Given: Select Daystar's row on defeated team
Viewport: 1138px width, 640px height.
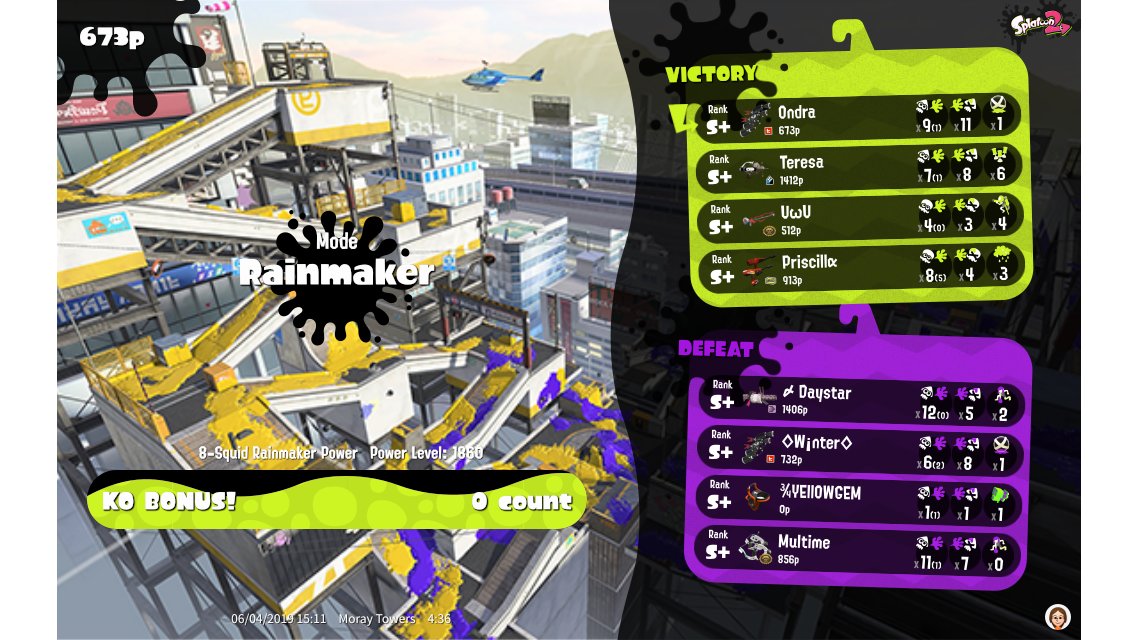Looking at the screenshot, I should pos(860,400).
